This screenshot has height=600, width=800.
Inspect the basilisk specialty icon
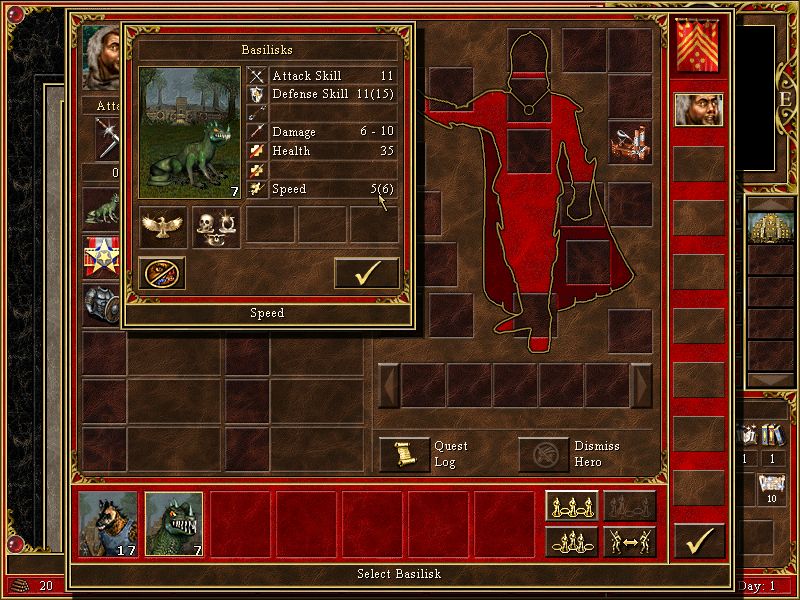coord(101,207)
